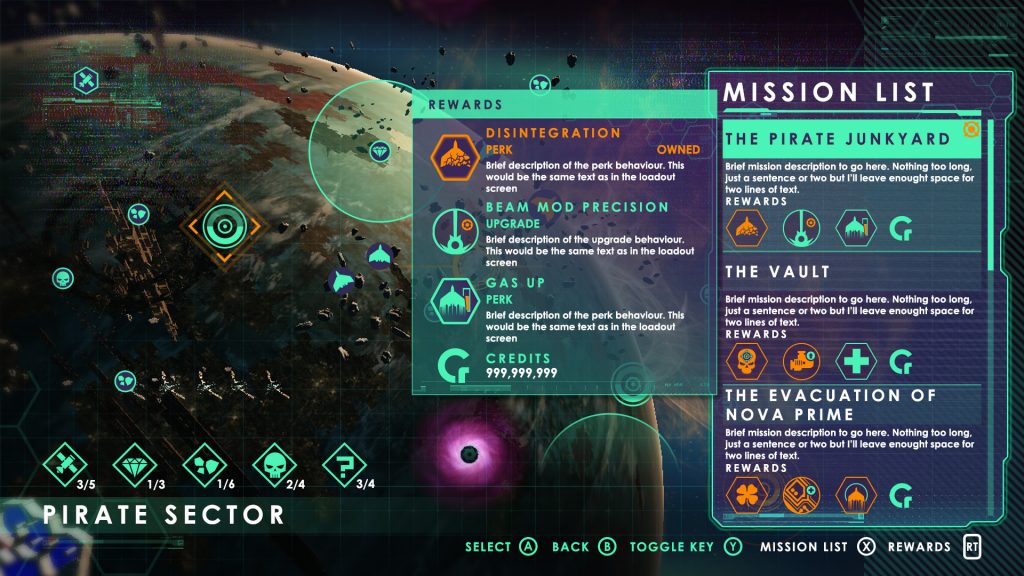Choose The Vault mission entry
Viewport: 1024px width, 576px height.
coord(778,271)
